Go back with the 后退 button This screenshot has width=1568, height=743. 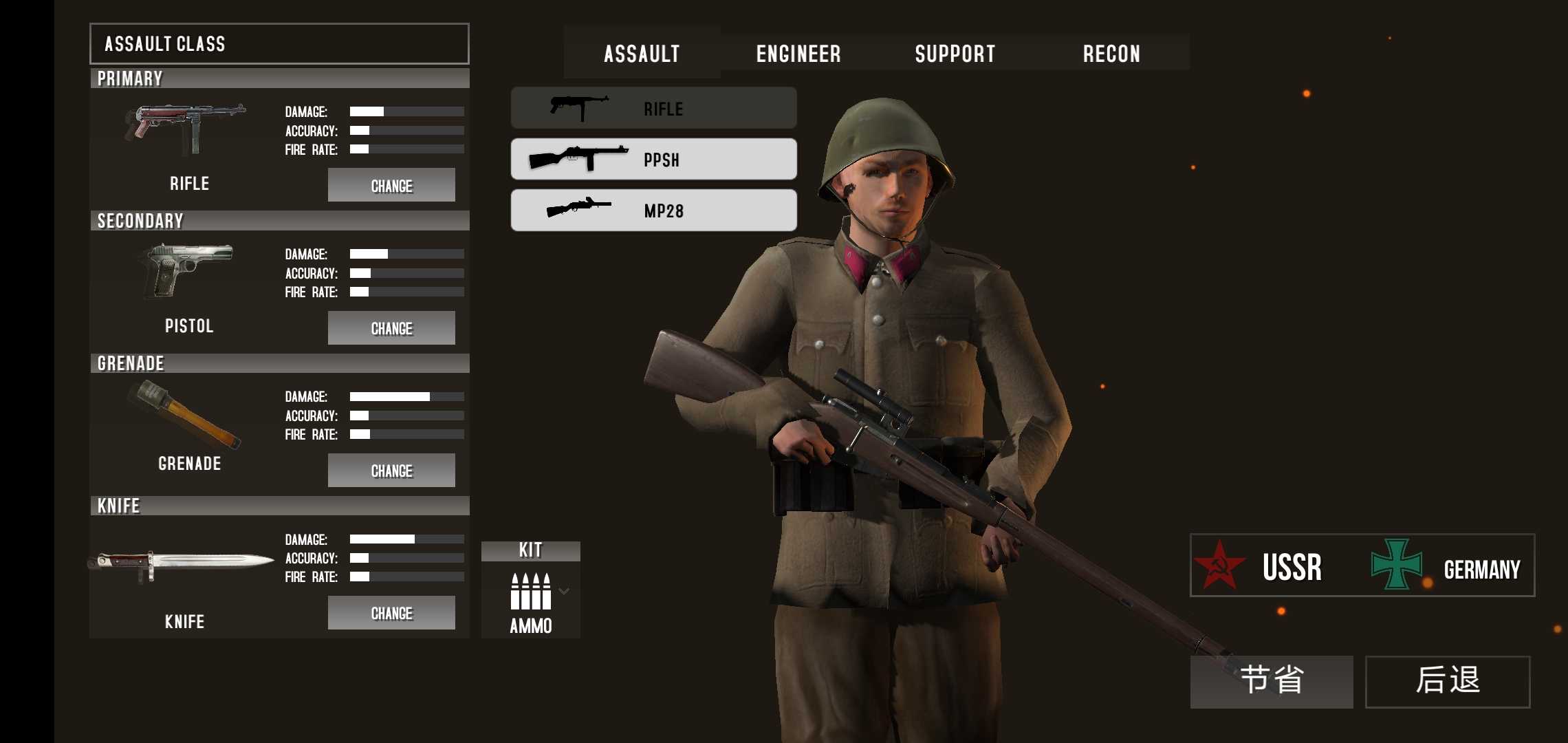1448,681
